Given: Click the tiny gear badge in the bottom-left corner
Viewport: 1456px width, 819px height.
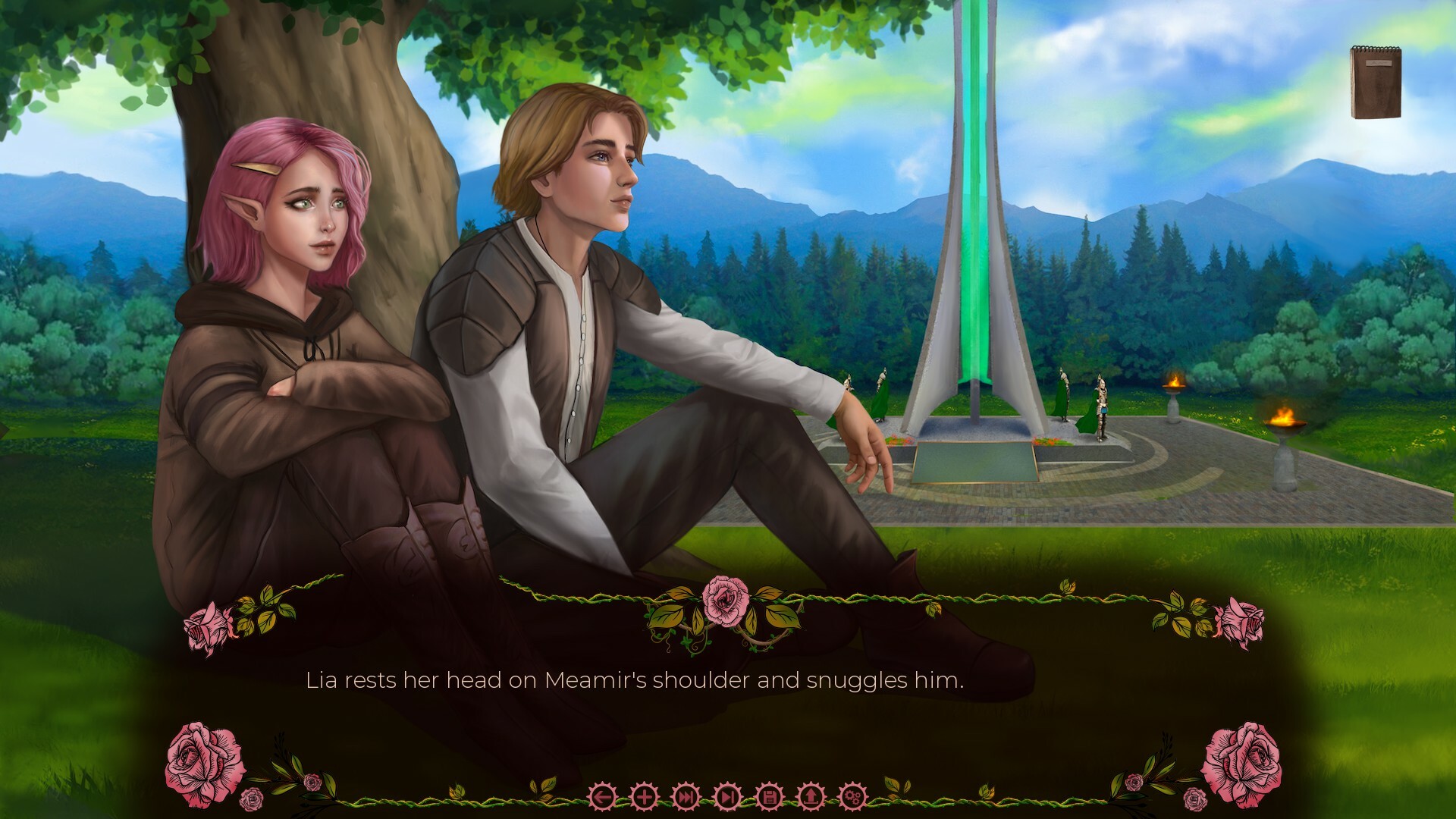Looking at the screenshot, I should click(252, 801).
